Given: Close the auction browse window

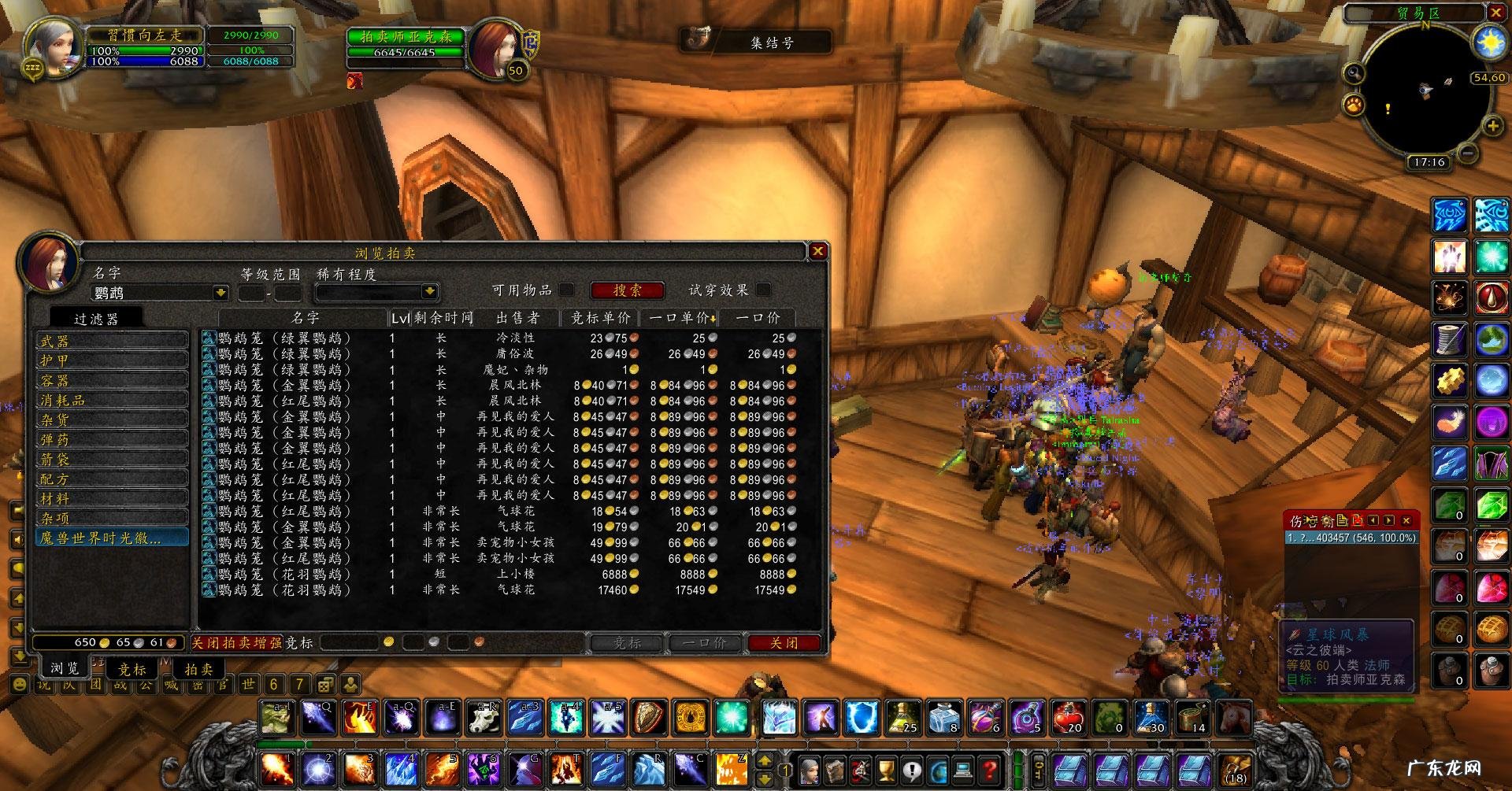Looking at the screenshot, I should [818, 251].
